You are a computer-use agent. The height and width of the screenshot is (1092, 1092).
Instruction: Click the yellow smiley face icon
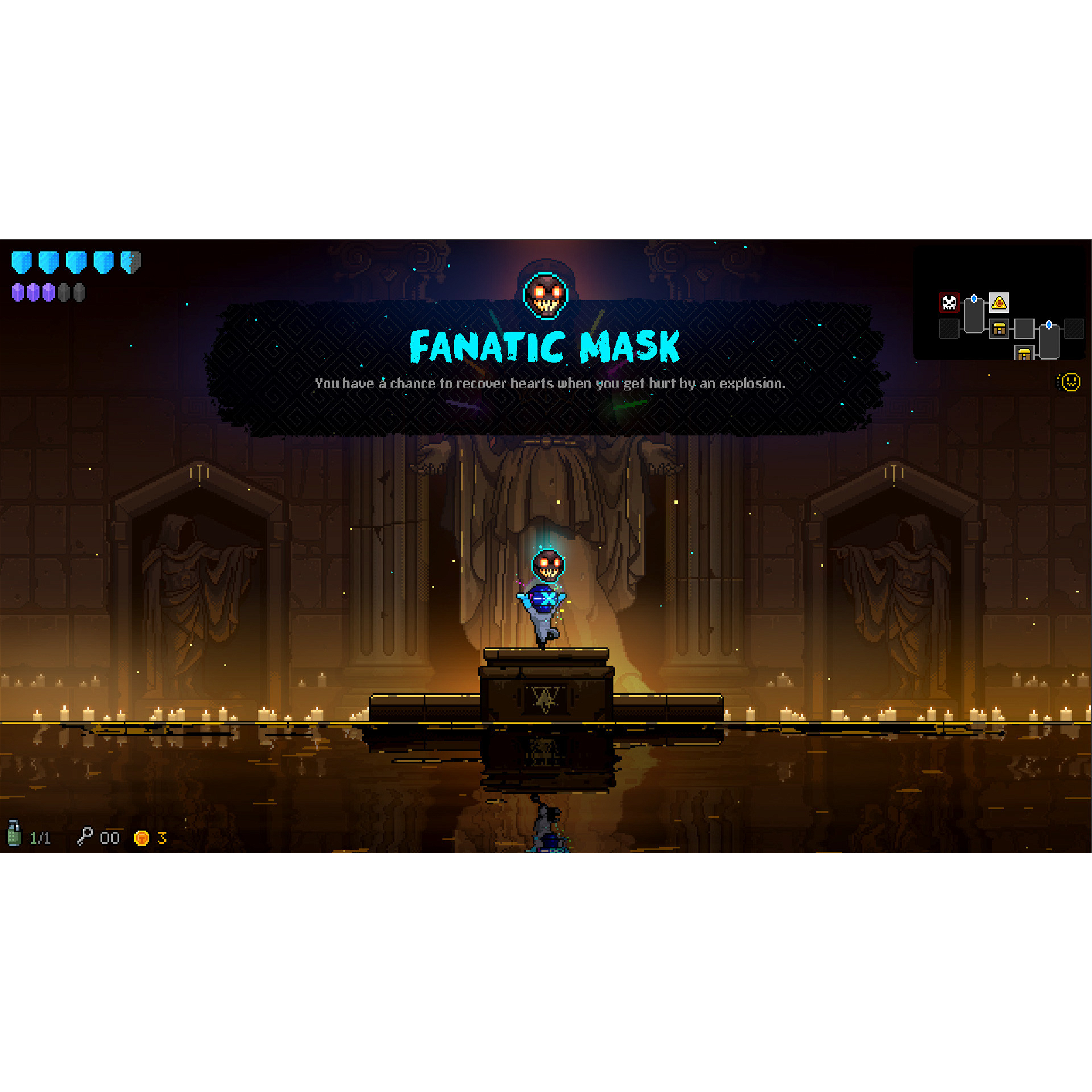pos(1070,382)
